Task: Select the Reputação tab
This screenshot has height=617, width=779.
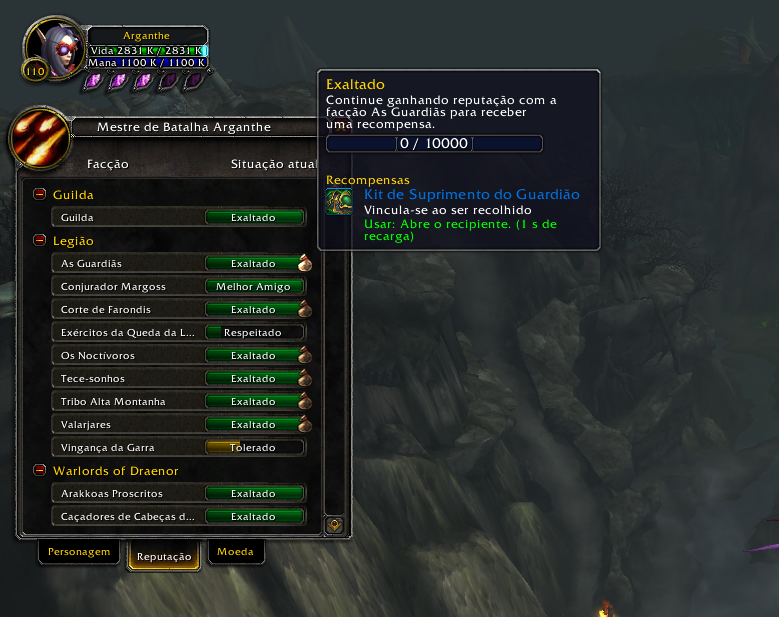Action: tap(164, 556)
